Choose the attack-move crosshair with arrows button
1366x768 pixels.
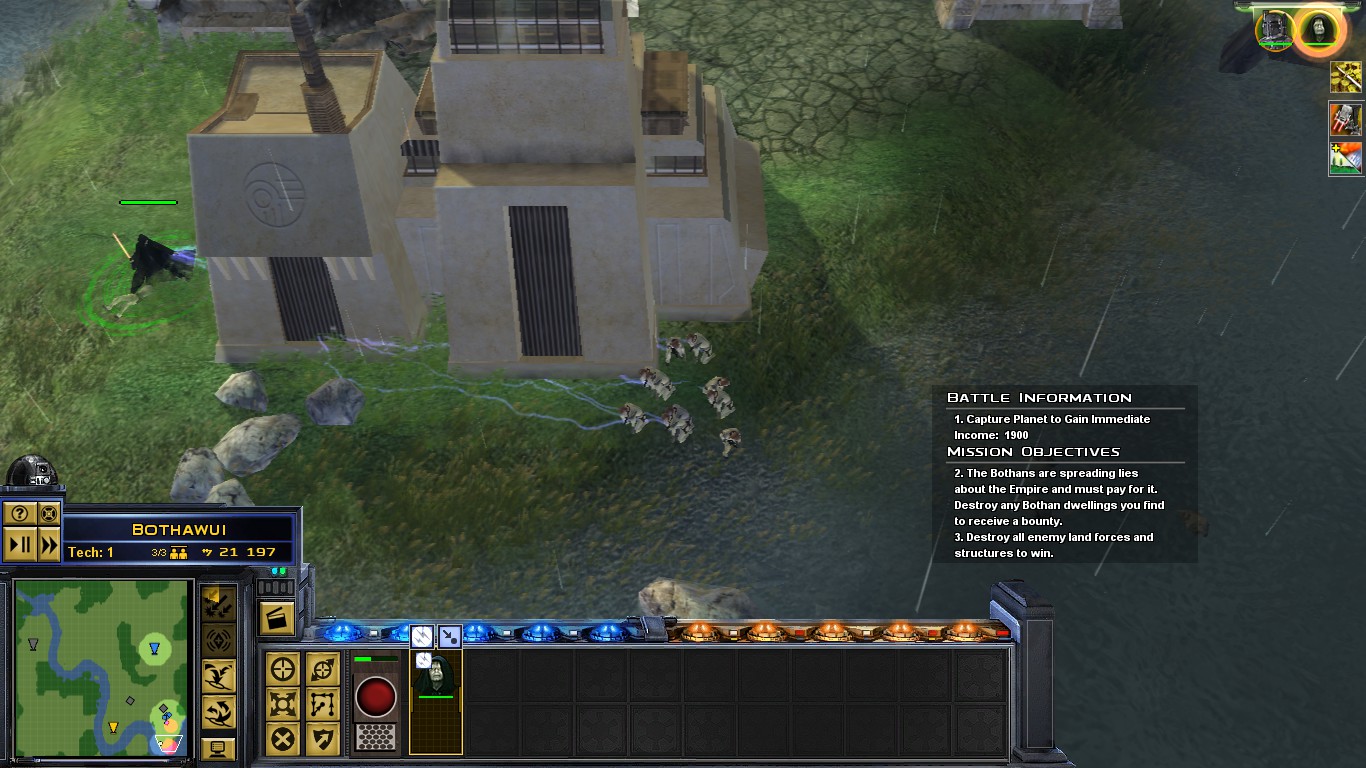click(322, 669)
